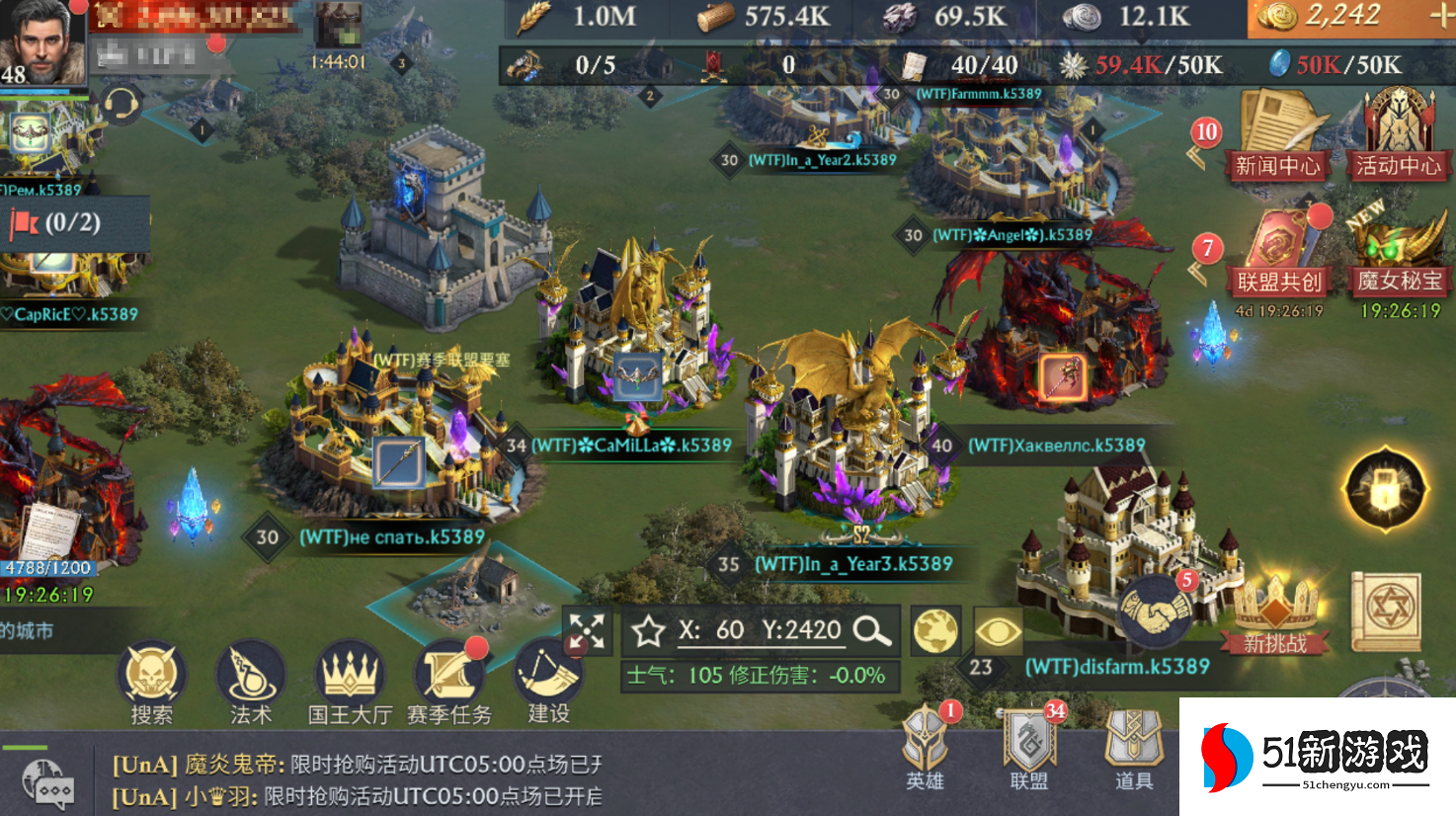The image size is (1456, 816).
Task: Open Alliance Co-creation (联盟共创) event
Action: [1278, 253]
